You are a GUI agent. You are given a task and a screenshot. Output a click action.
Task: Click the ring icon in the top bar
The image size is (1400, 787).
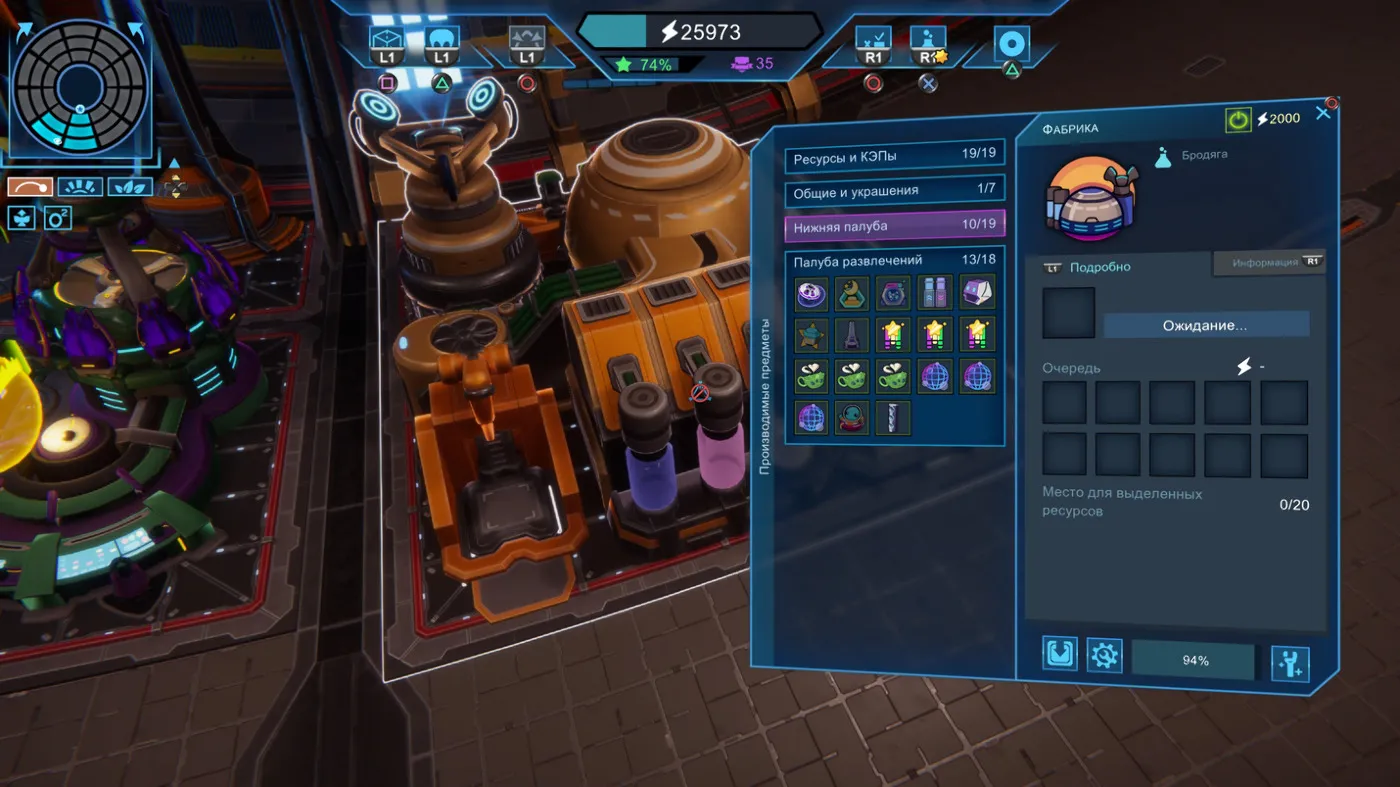pos(1011,45)
